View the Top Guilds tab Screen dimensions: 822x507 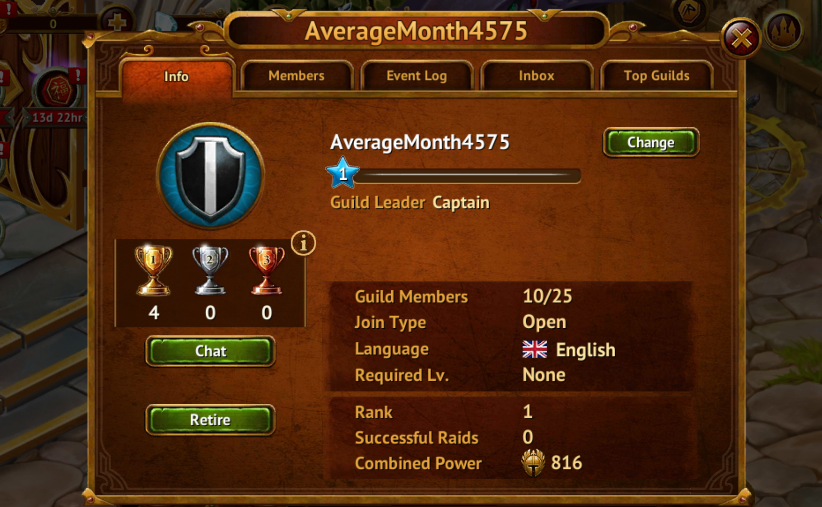pos(656,76)
